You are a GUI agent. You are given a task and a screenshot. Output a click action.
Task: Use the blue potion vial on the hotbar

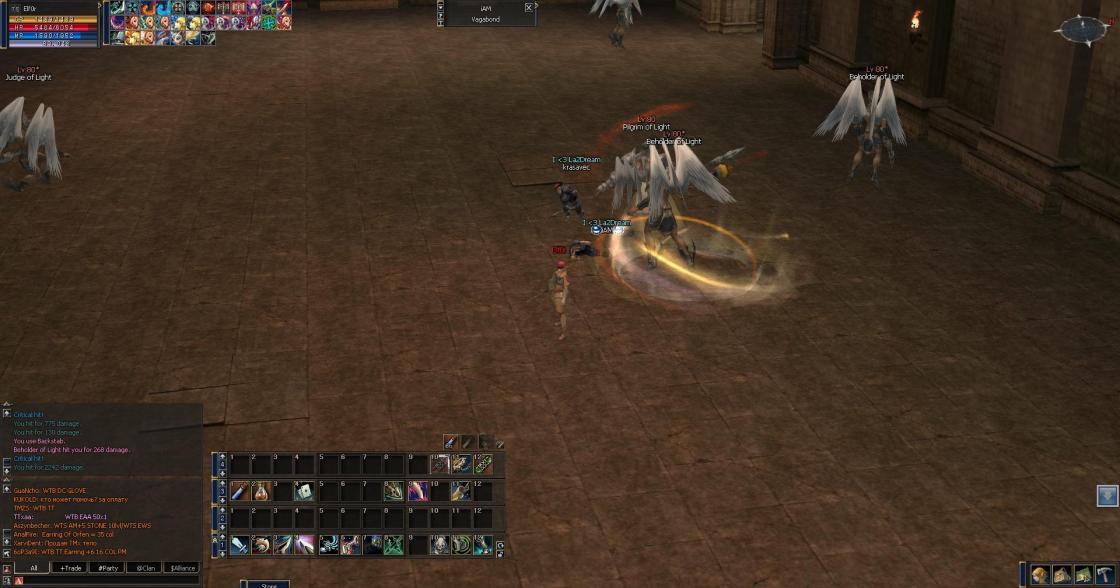tap(240, 491)
